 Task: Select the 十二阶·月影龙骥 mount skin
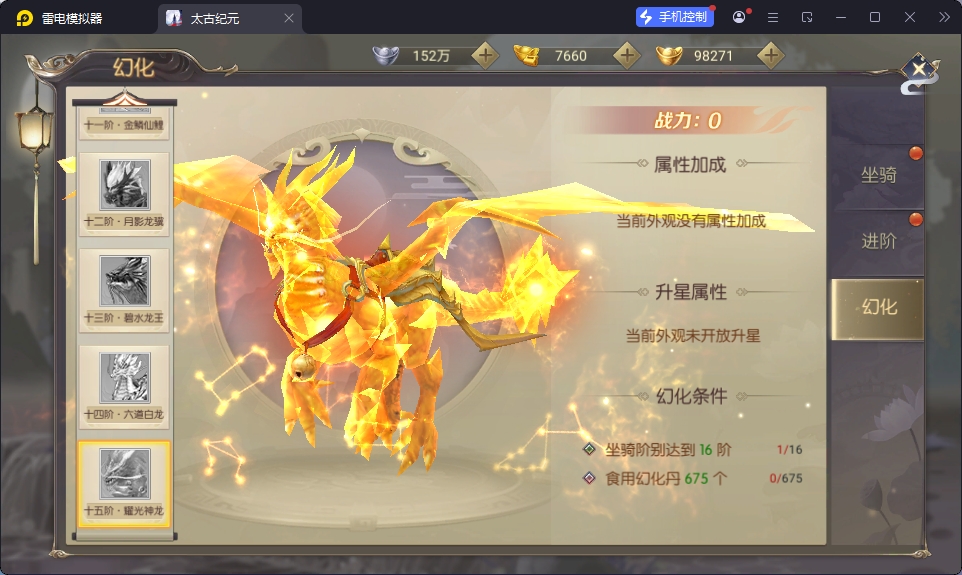(x=125, y=192)
